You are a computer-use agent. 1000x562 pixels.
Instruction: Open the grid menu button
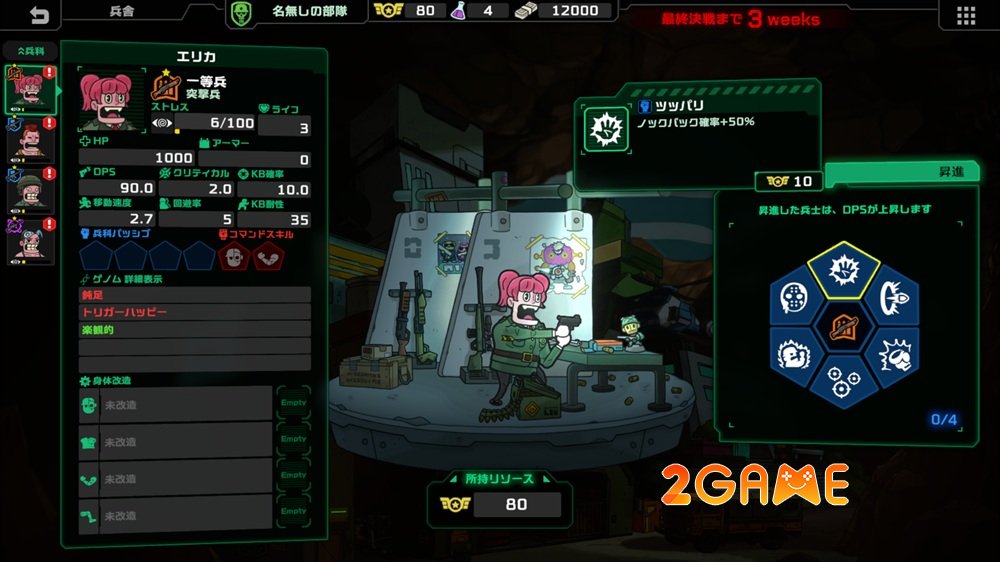tap(965, 15)
